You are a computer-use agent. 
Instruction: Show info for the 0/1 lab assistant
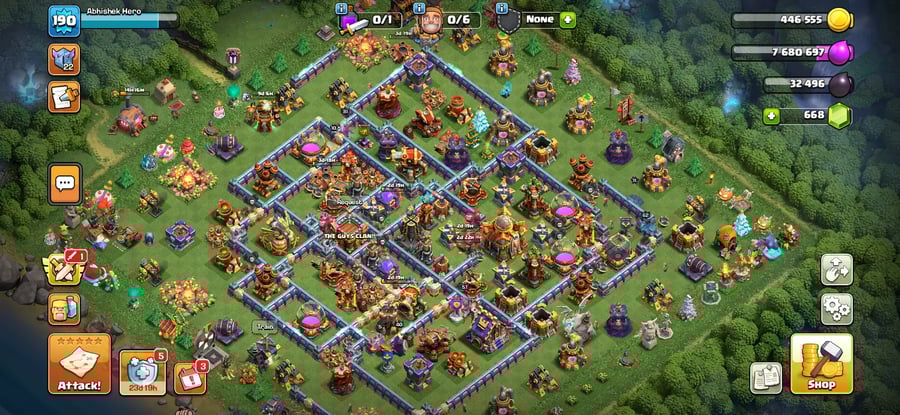tap(370, 19)
